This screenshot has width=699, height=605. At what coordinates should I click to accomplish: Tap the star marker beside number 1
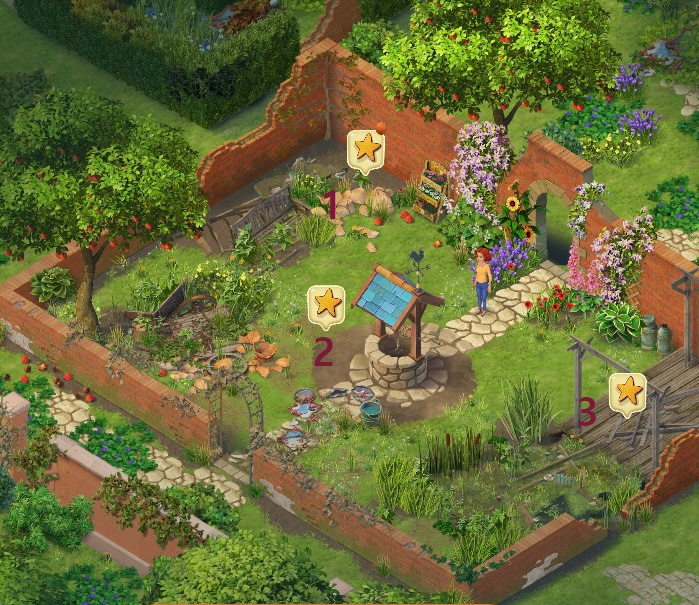pyautogui.click(x=367, y=149)
